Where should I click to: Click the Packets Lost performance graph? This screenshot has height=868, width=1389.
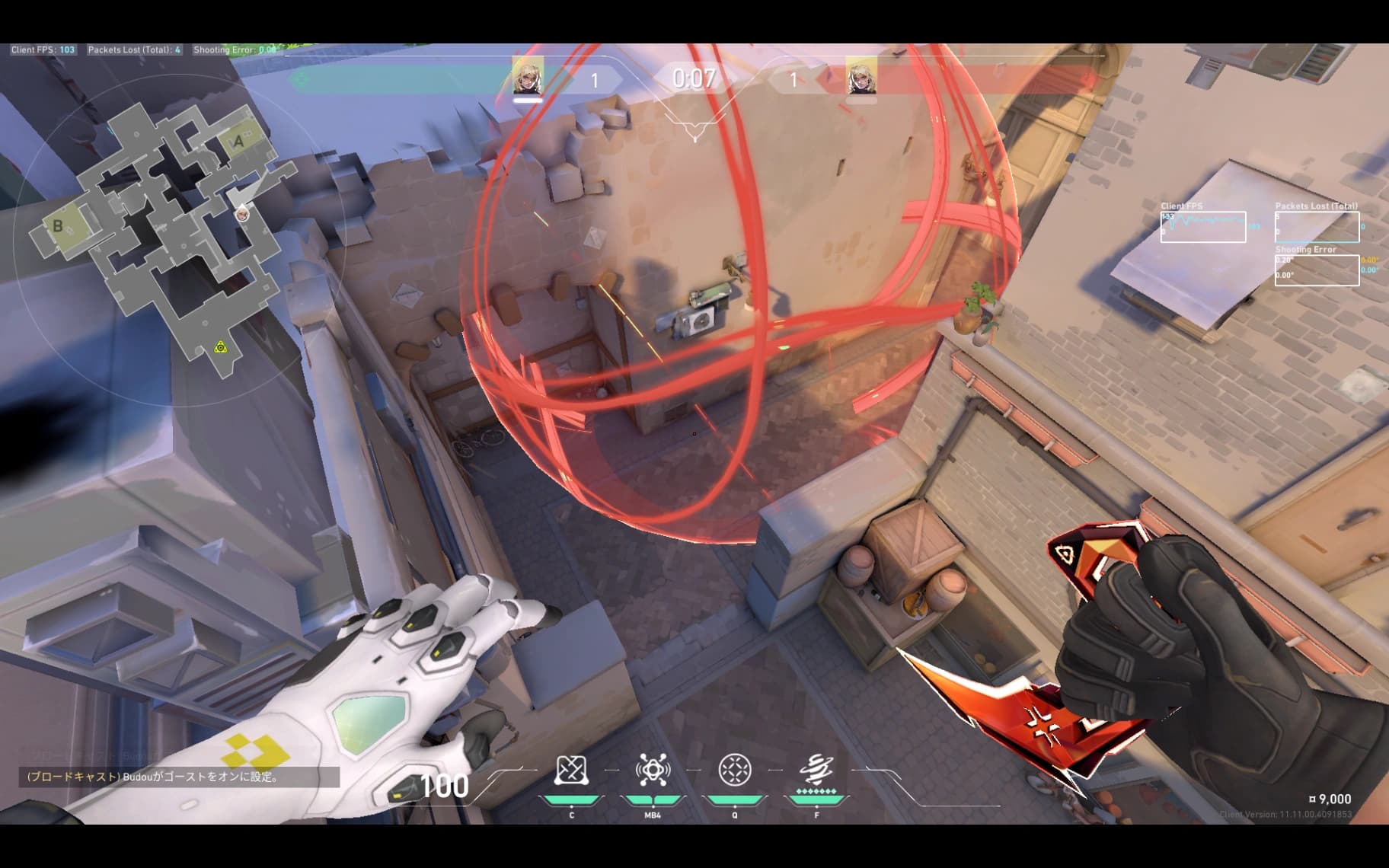point(1317,227)
